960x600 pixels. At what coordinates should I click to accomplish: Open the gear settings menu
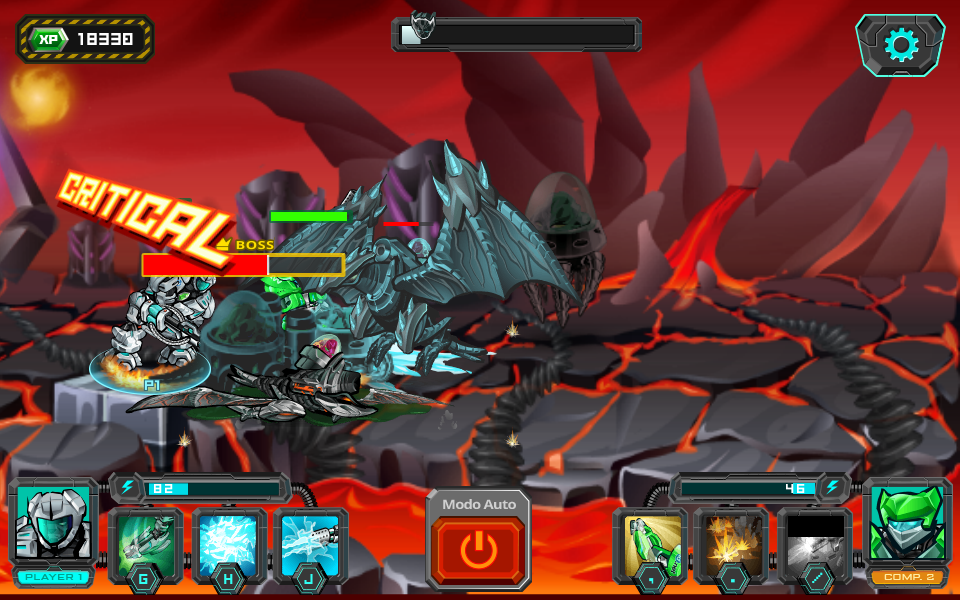(900, 45)
